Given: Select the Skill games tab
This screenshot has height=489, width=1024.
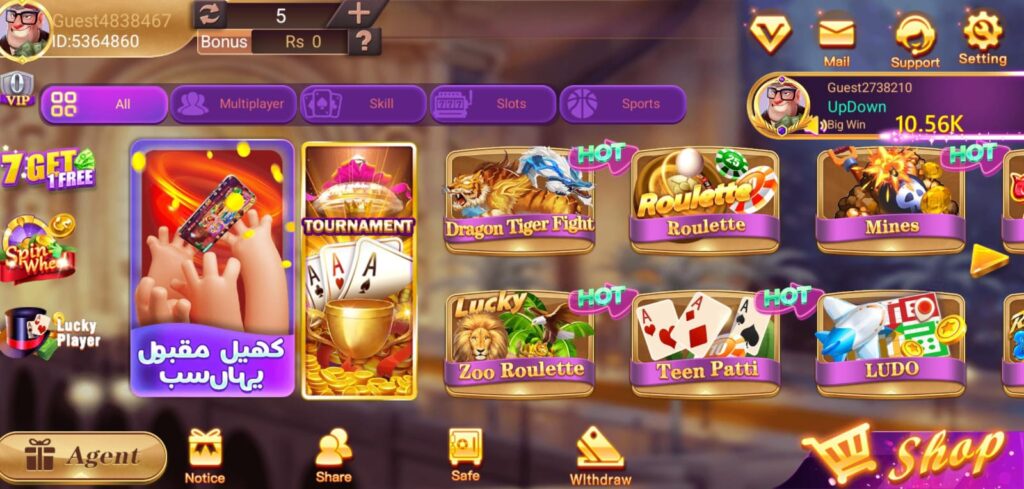Looking at the screenshot, I should point(361,104).
